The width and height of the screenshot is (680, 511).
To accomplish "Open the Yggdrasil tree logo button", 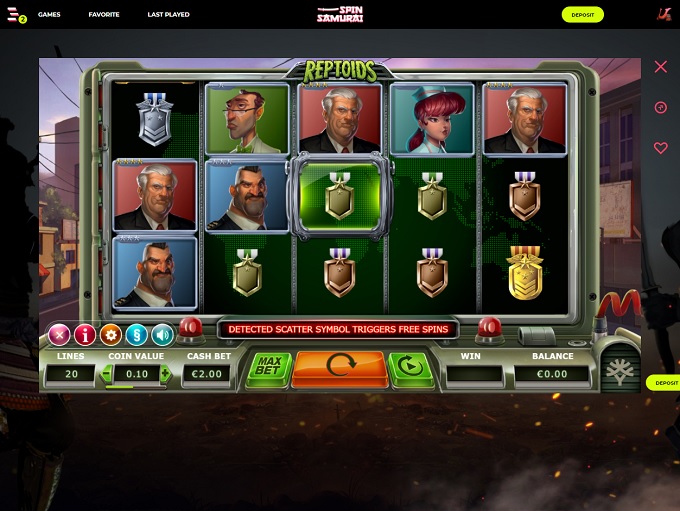I will coord(620,370).
